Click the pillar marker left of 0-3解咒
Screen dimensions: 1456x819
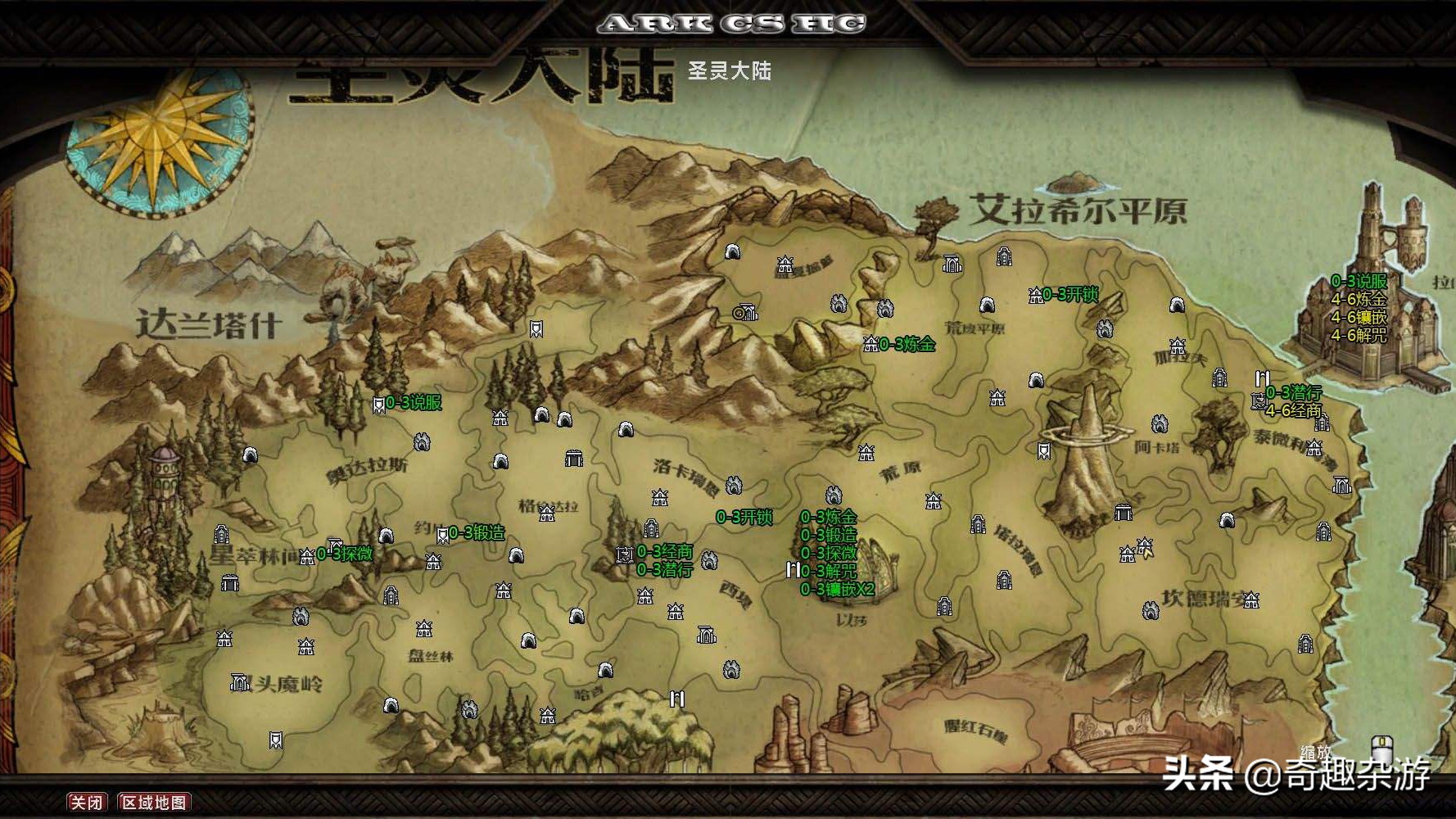click(x=792, y=570)
